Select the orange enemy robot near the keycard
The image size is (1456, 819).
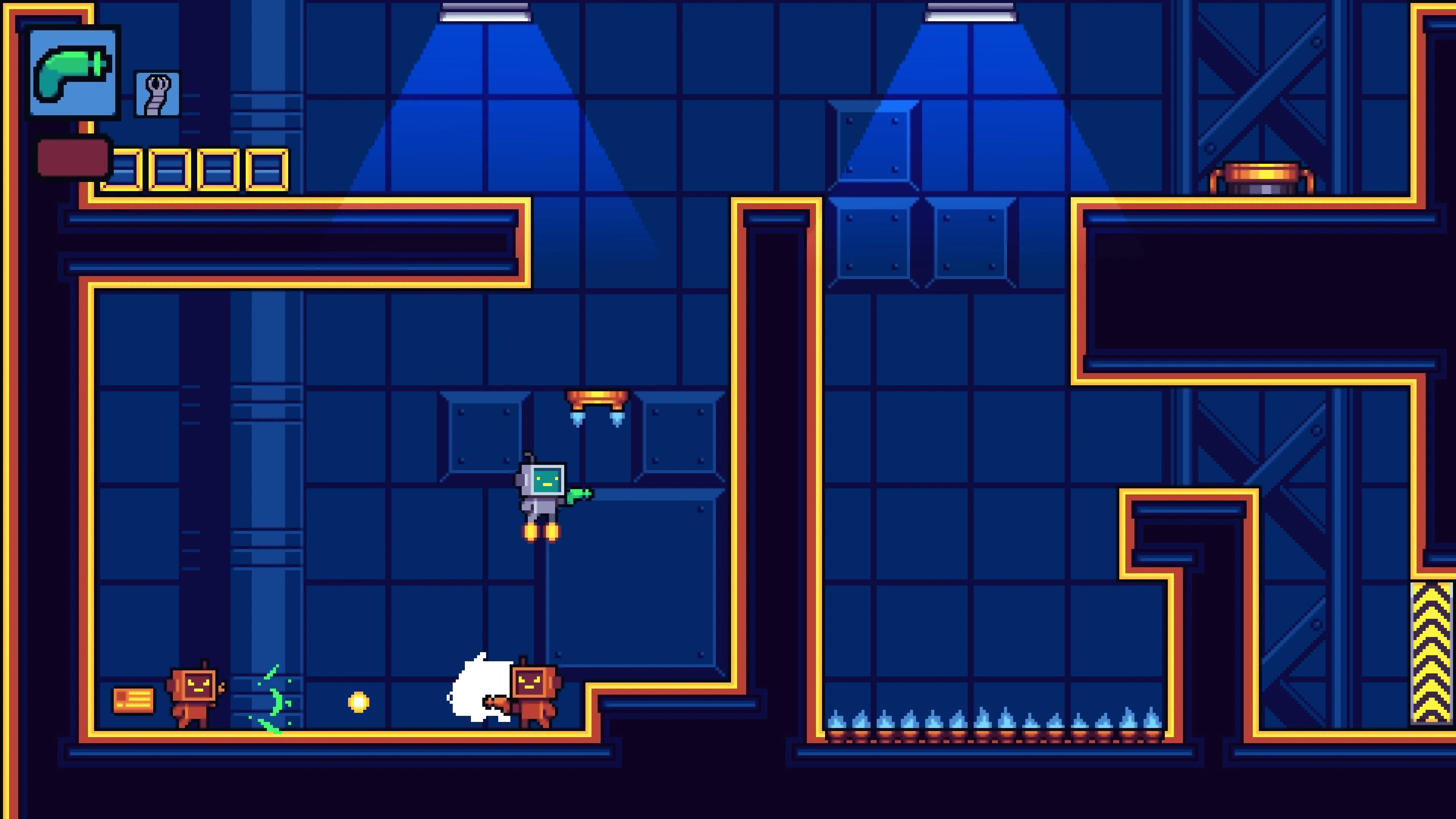tap(195, 695)
